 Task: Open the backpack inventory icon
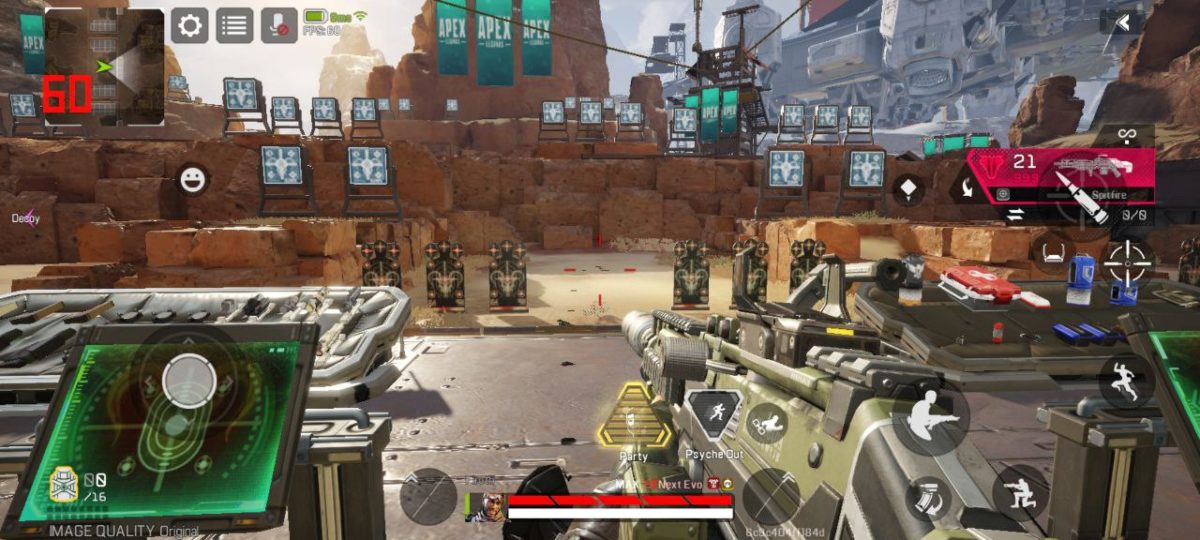click(64, 486)
